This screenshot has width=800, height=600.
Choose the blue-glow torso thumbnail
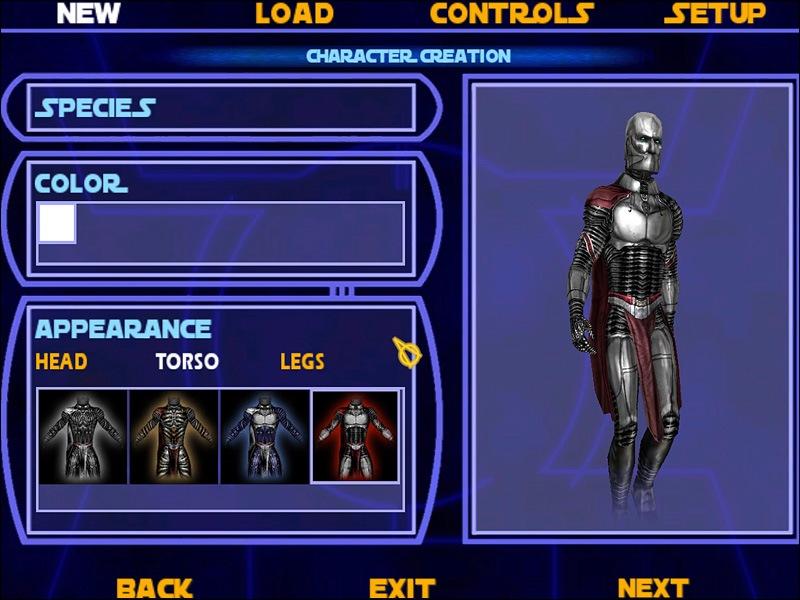pyautogui.click(x=265, y=436)
